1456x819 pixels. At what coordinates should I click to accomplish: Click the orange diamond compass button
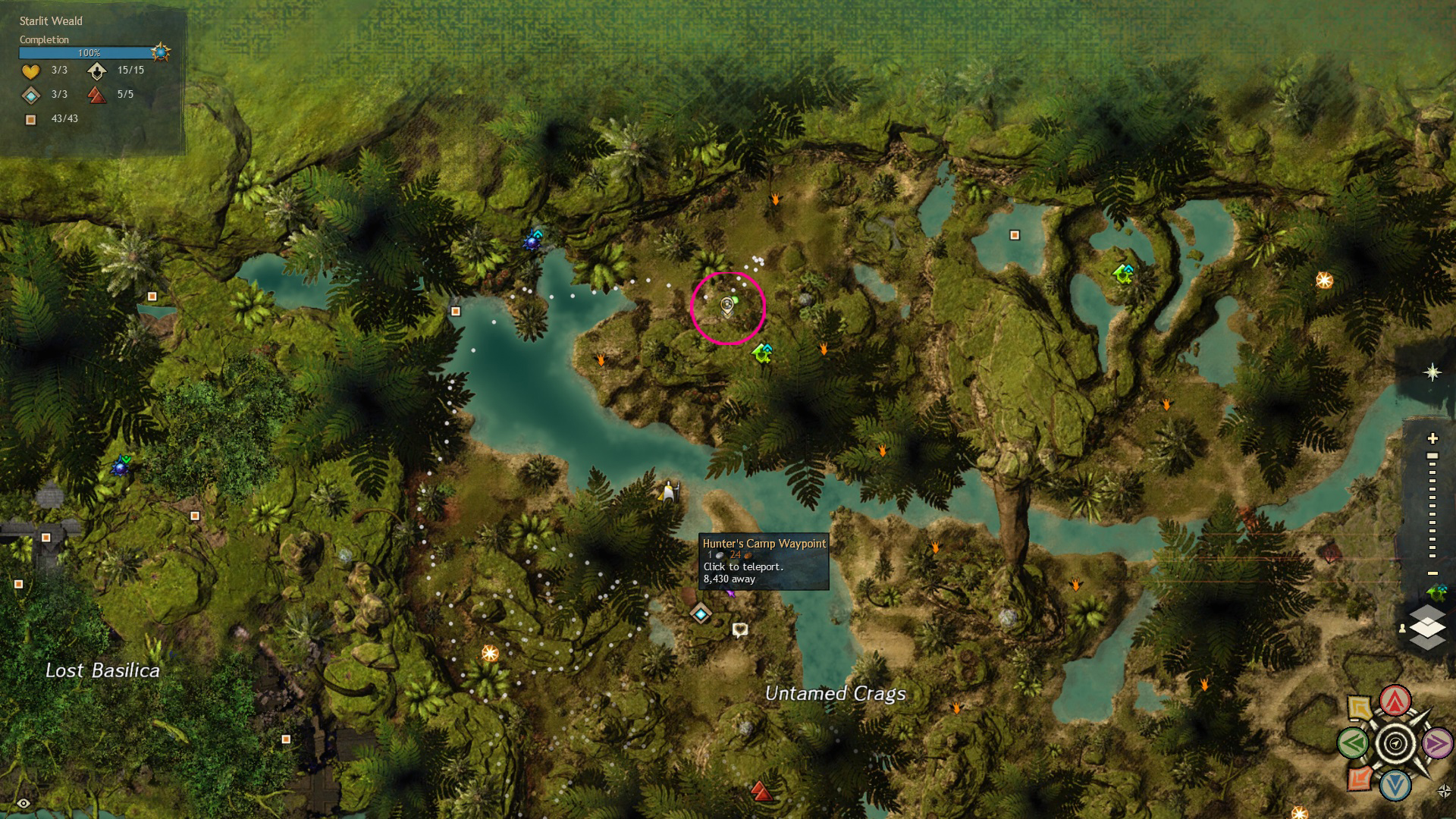[x=1360, y=778]
